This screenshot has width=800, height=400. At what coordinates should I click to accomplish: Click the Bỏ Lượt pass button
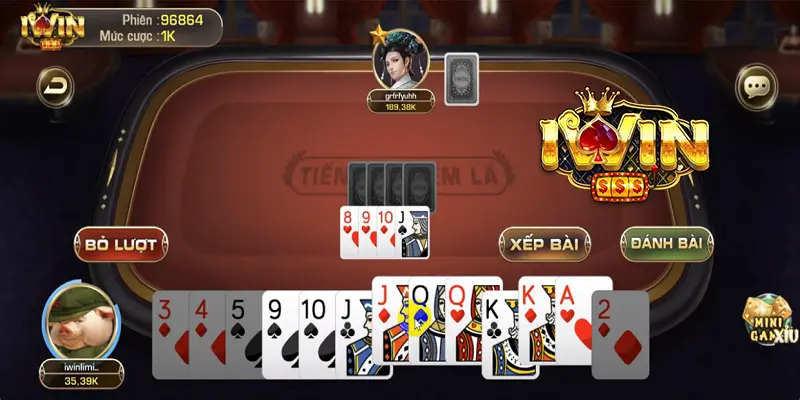[120, 244]
